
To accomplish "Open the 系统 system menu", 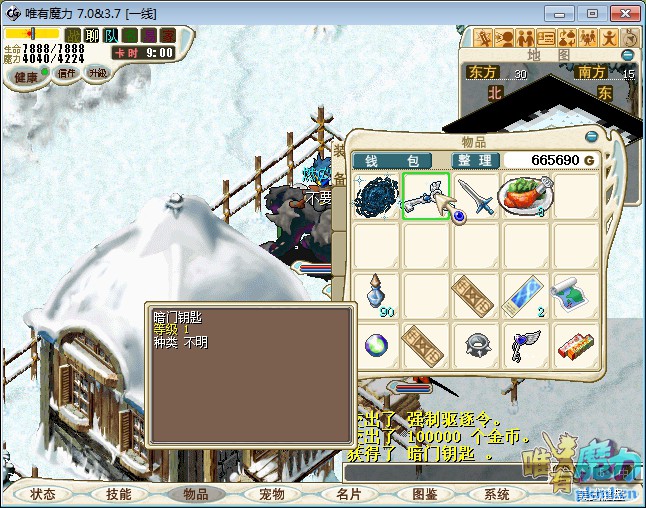I will 497,494.
